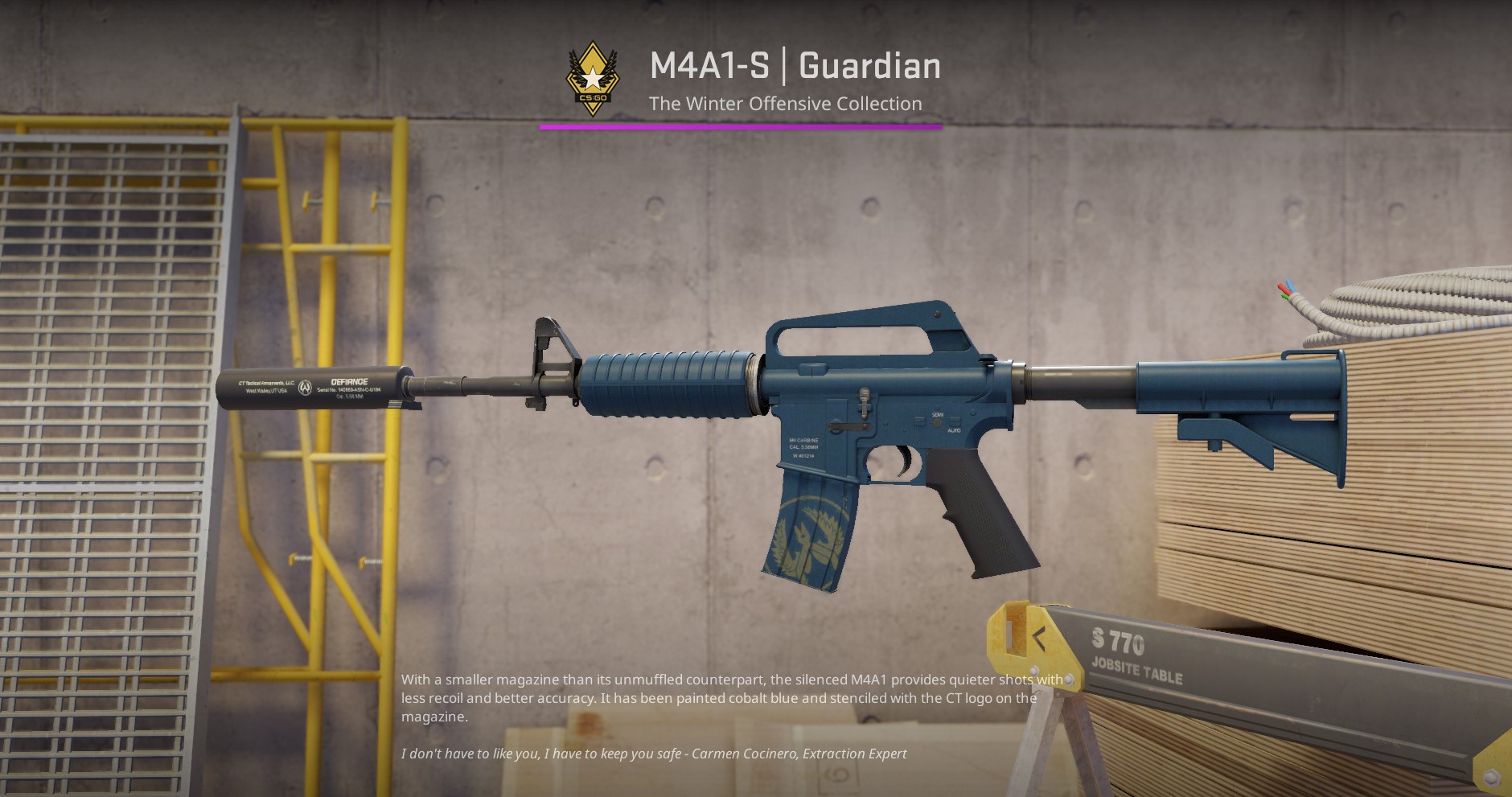Click the magenta divider bar under the title

point(740,125)
